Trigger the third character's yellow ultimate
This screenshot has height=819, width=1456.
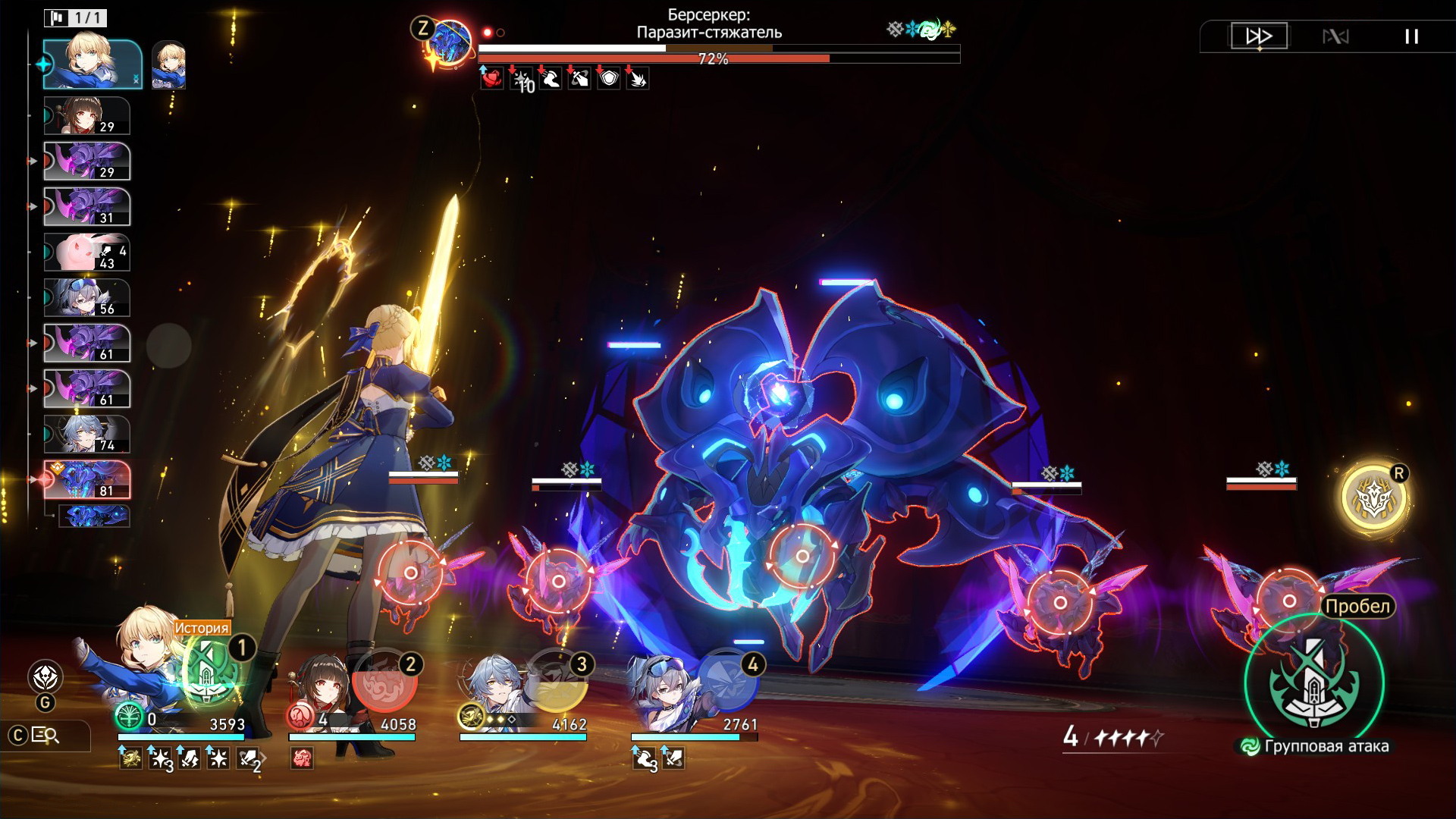[x=556, y=681]
